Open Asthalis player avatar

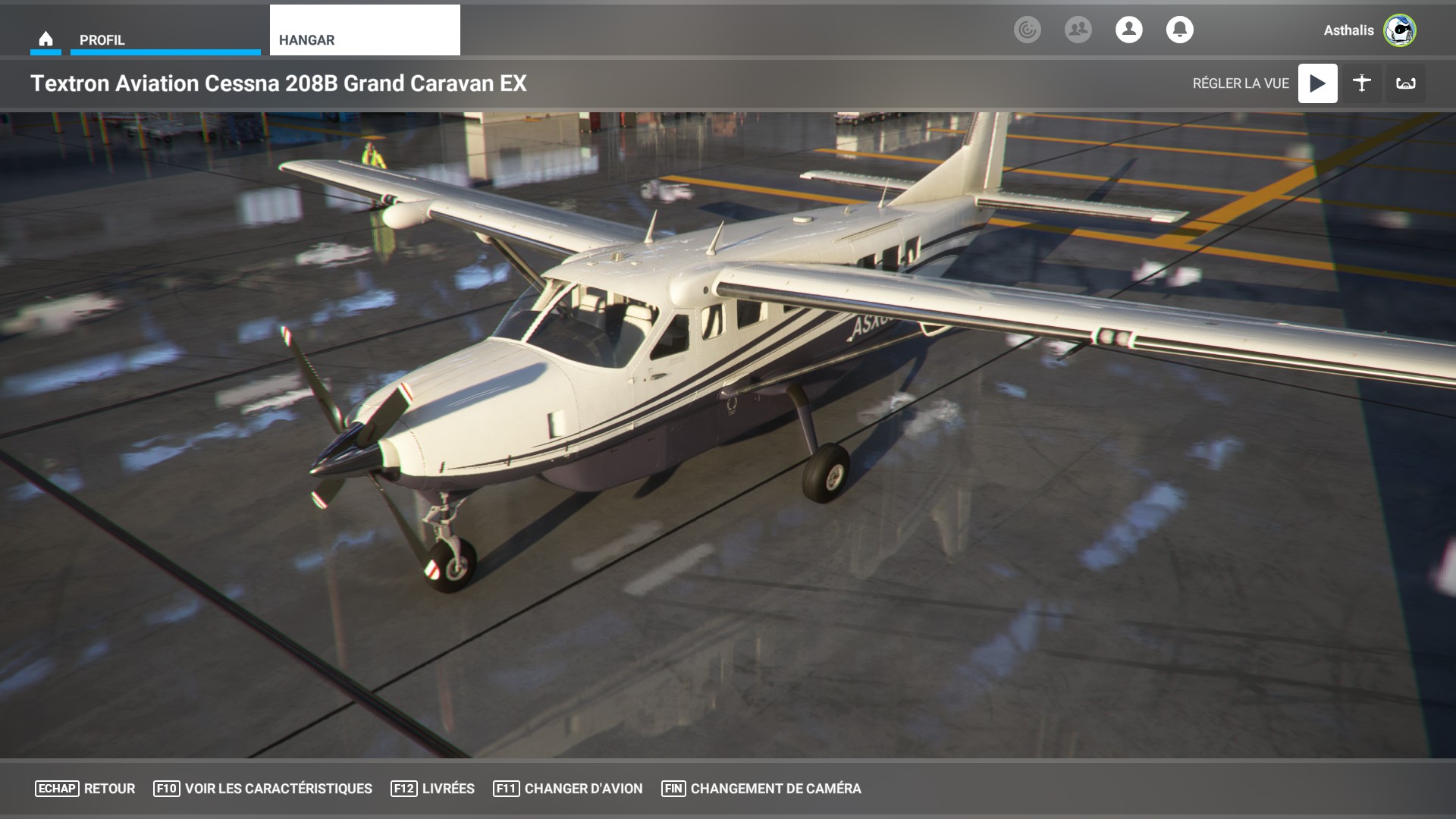pos(1399,30)
